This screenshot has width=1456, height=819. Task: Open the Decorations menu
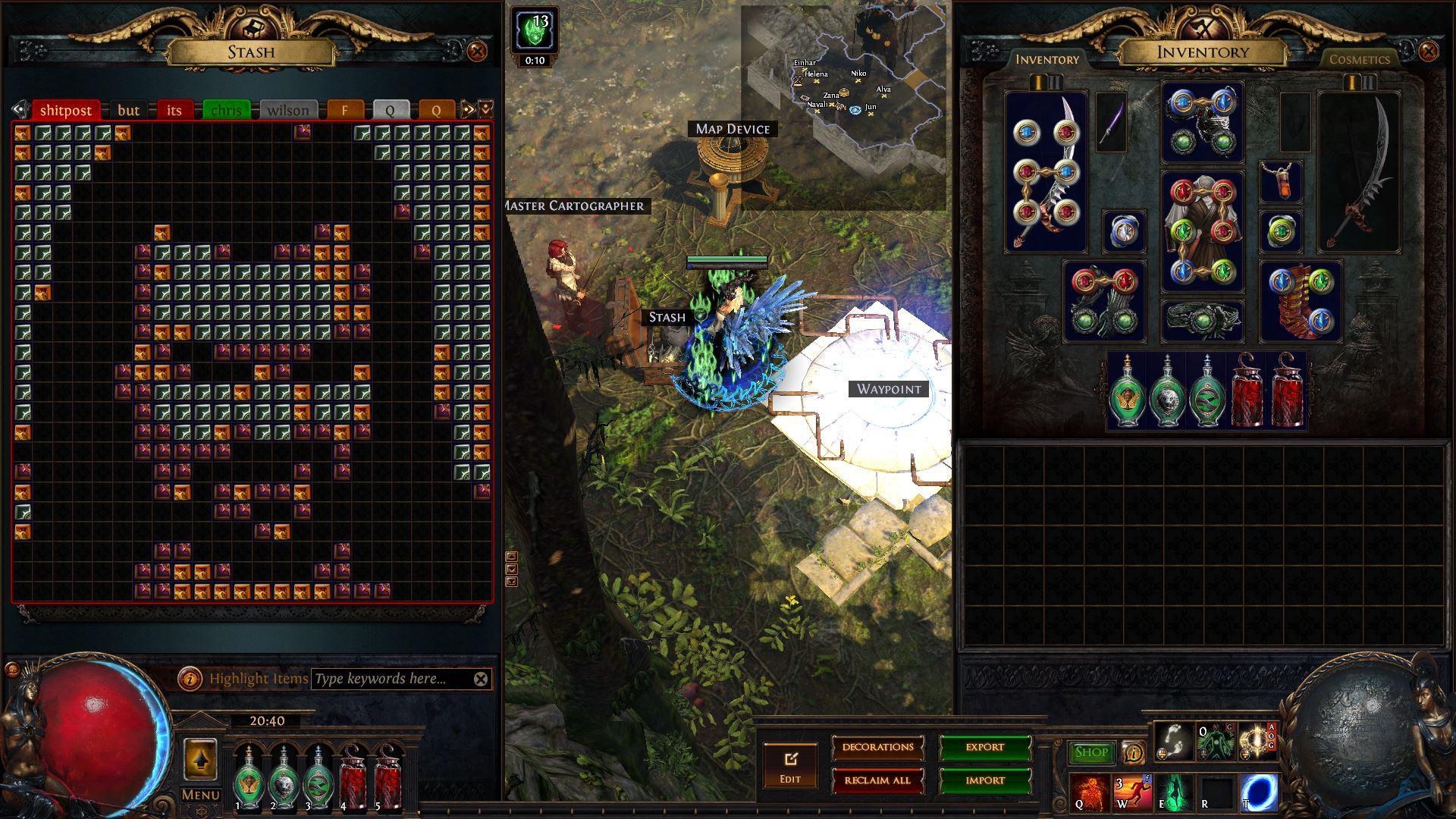[x=877, y=747]
